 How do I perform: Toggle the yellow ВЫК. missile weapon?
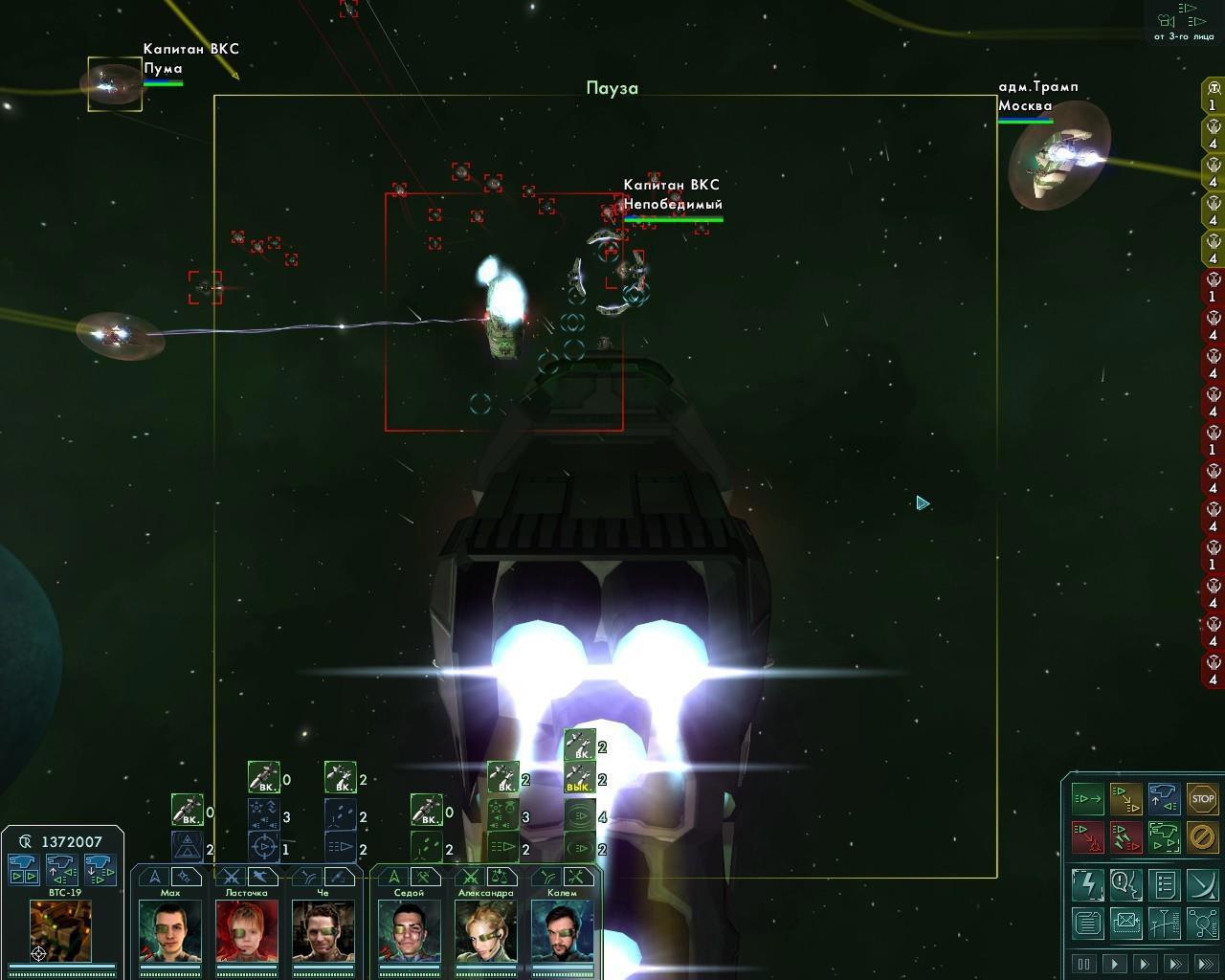[x=579, y=778]
